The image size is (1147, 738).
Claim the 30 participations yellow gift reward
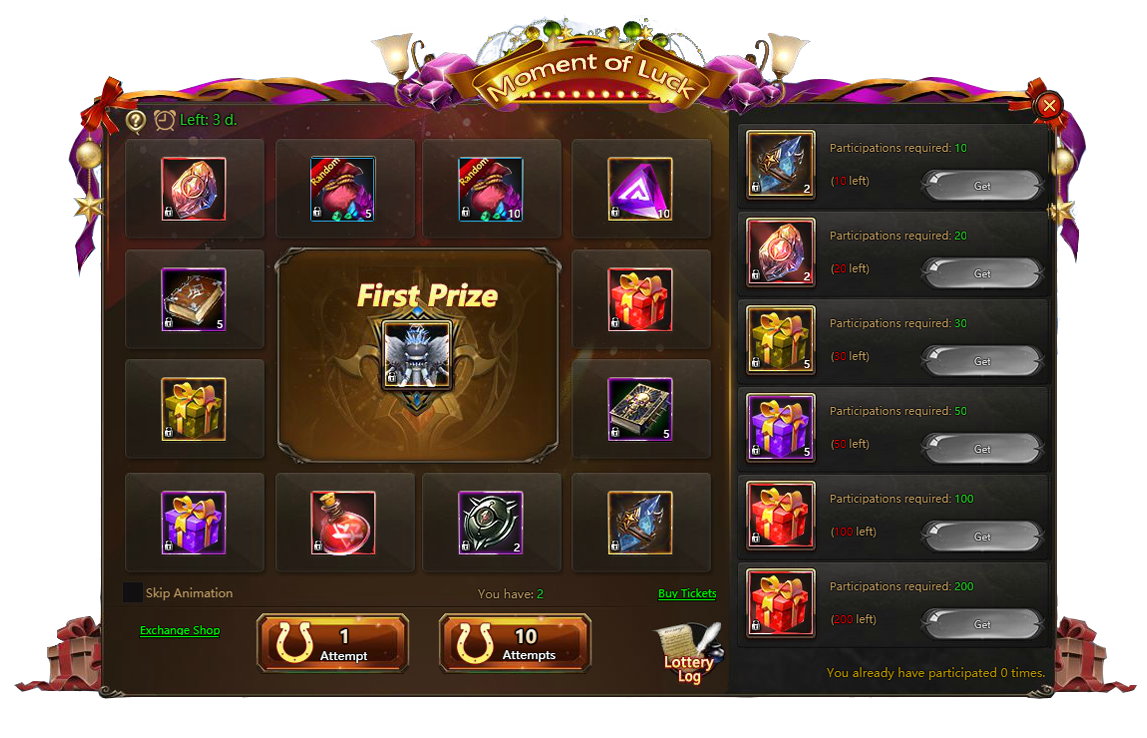(x=982, y=361)
